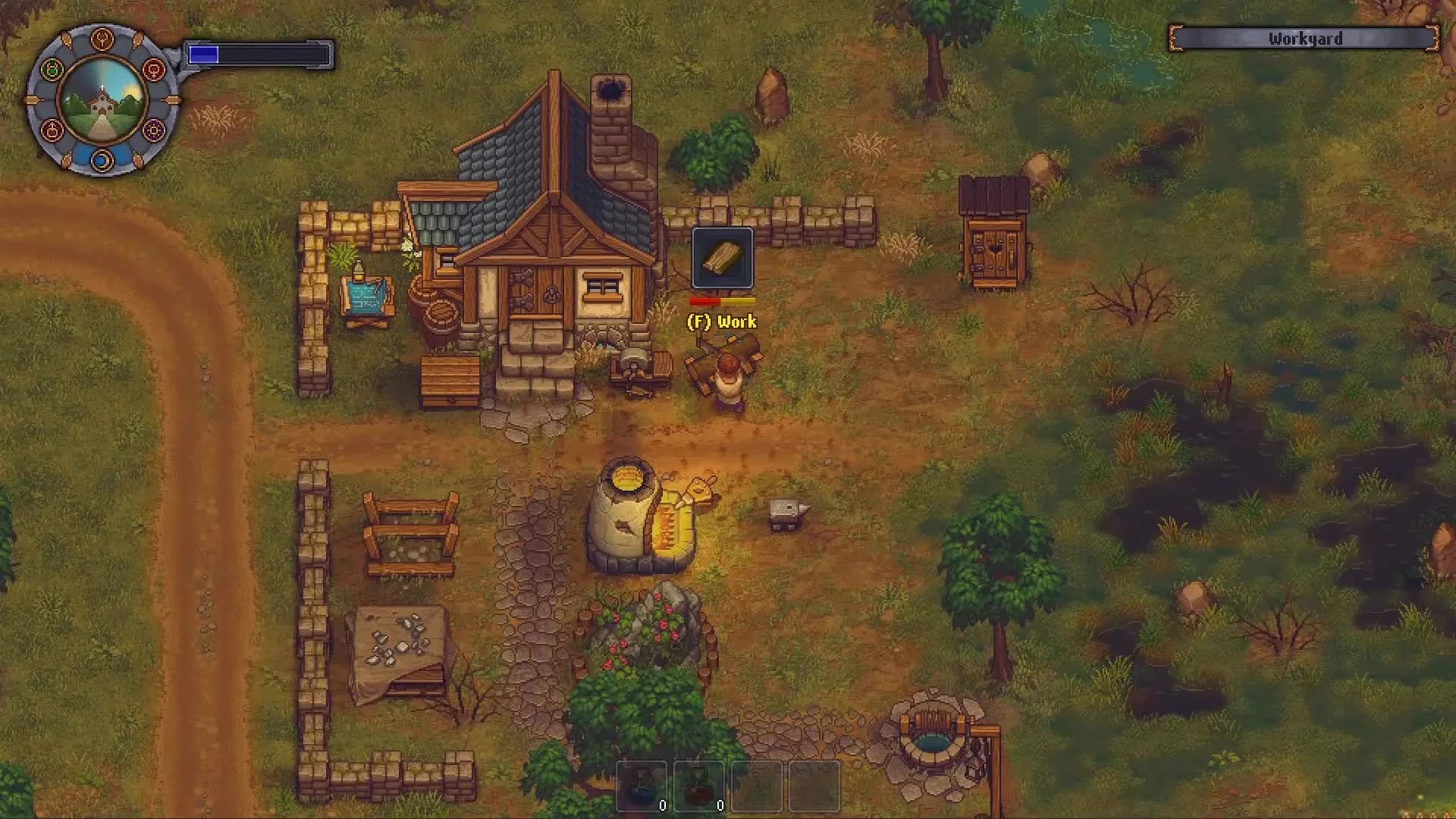Viewport: 1456px width, 819px height.
Task: Select the brown rune at top of time dial
Action: 102,40
